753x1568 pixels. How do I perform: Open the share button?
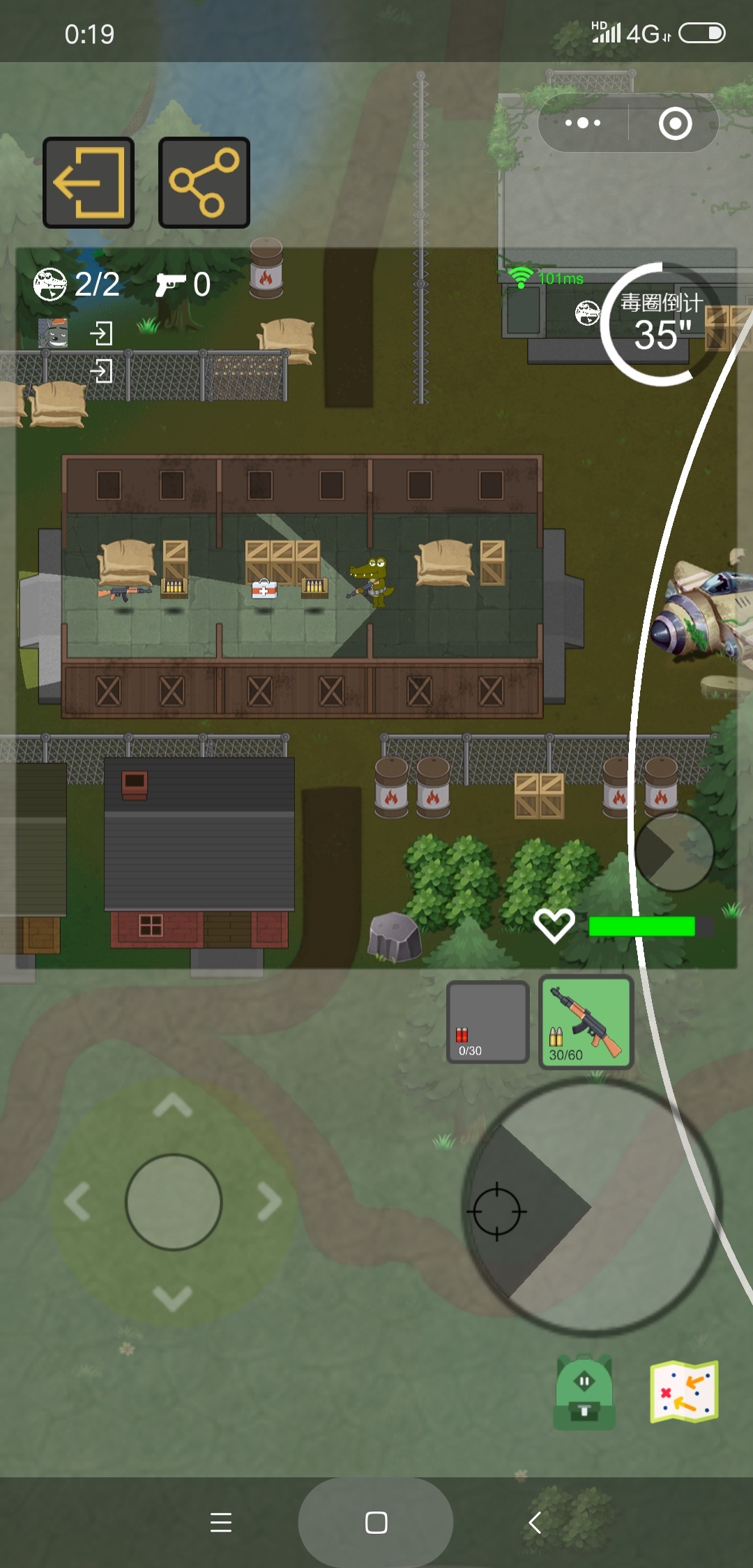click(x=204, y=183)
